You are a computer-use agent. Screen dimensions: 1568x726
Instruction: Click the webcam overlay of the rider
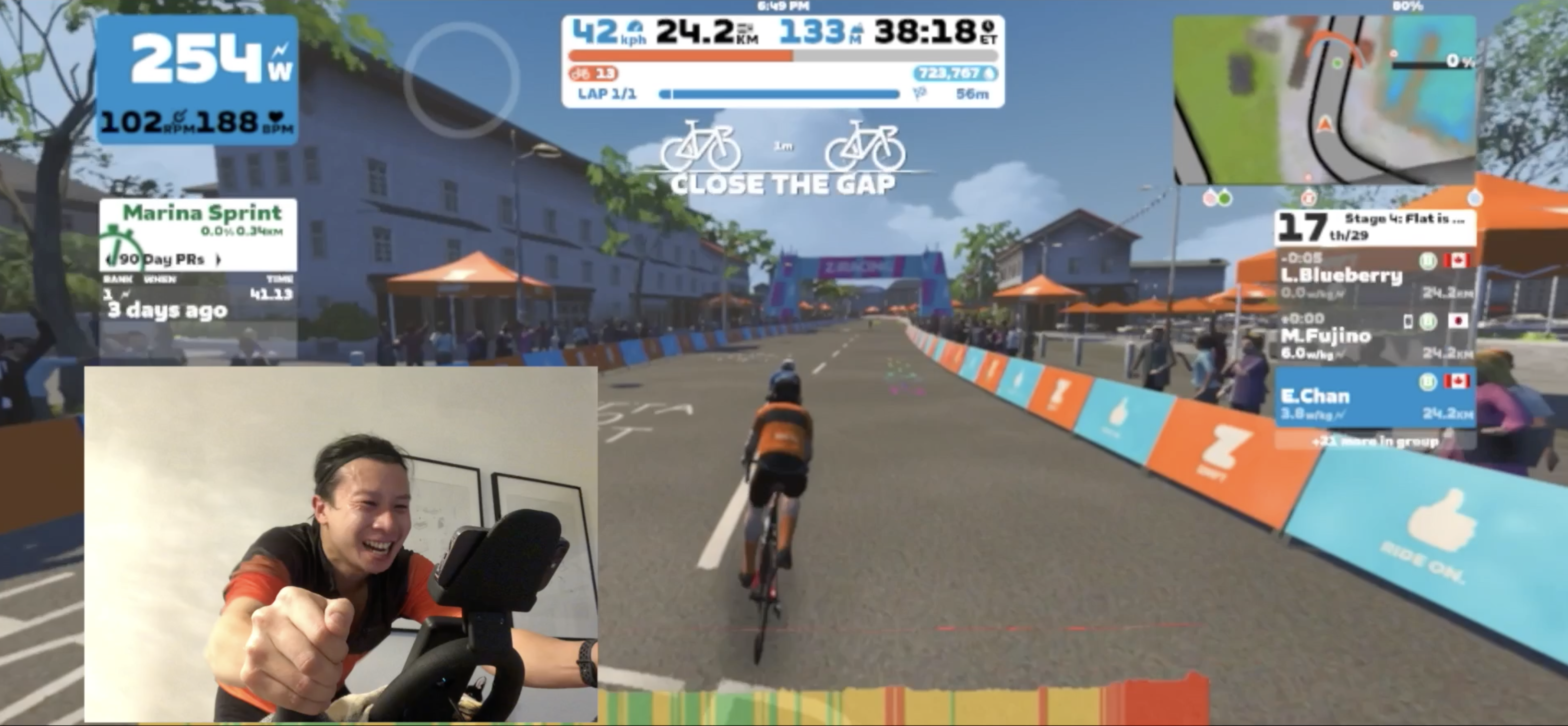pos(341,544)
